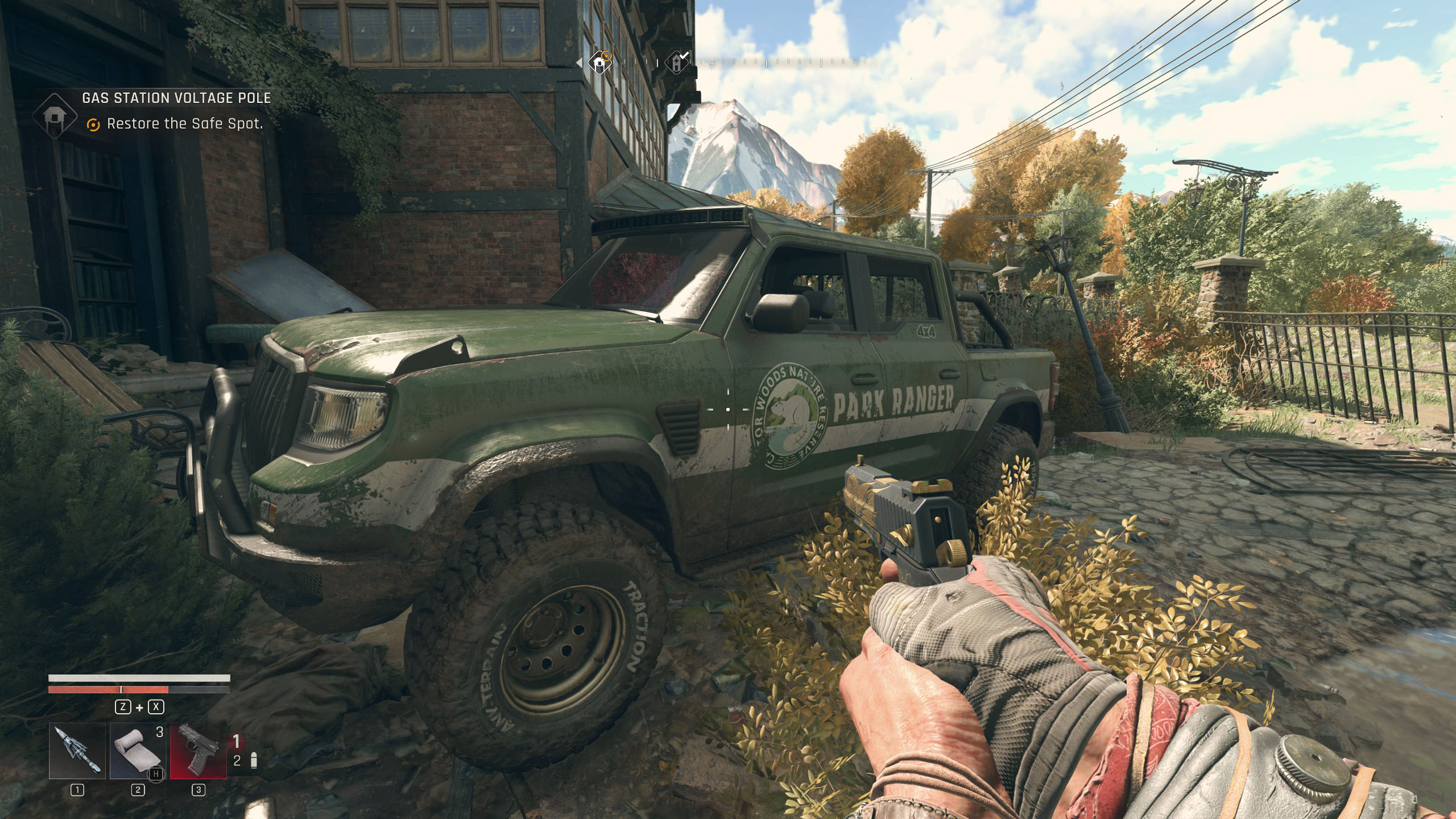Image resolution: width=1456 pixels, height=819 pixels.
Task: Select the pistol weapon slot
Action: pos(198,751)
